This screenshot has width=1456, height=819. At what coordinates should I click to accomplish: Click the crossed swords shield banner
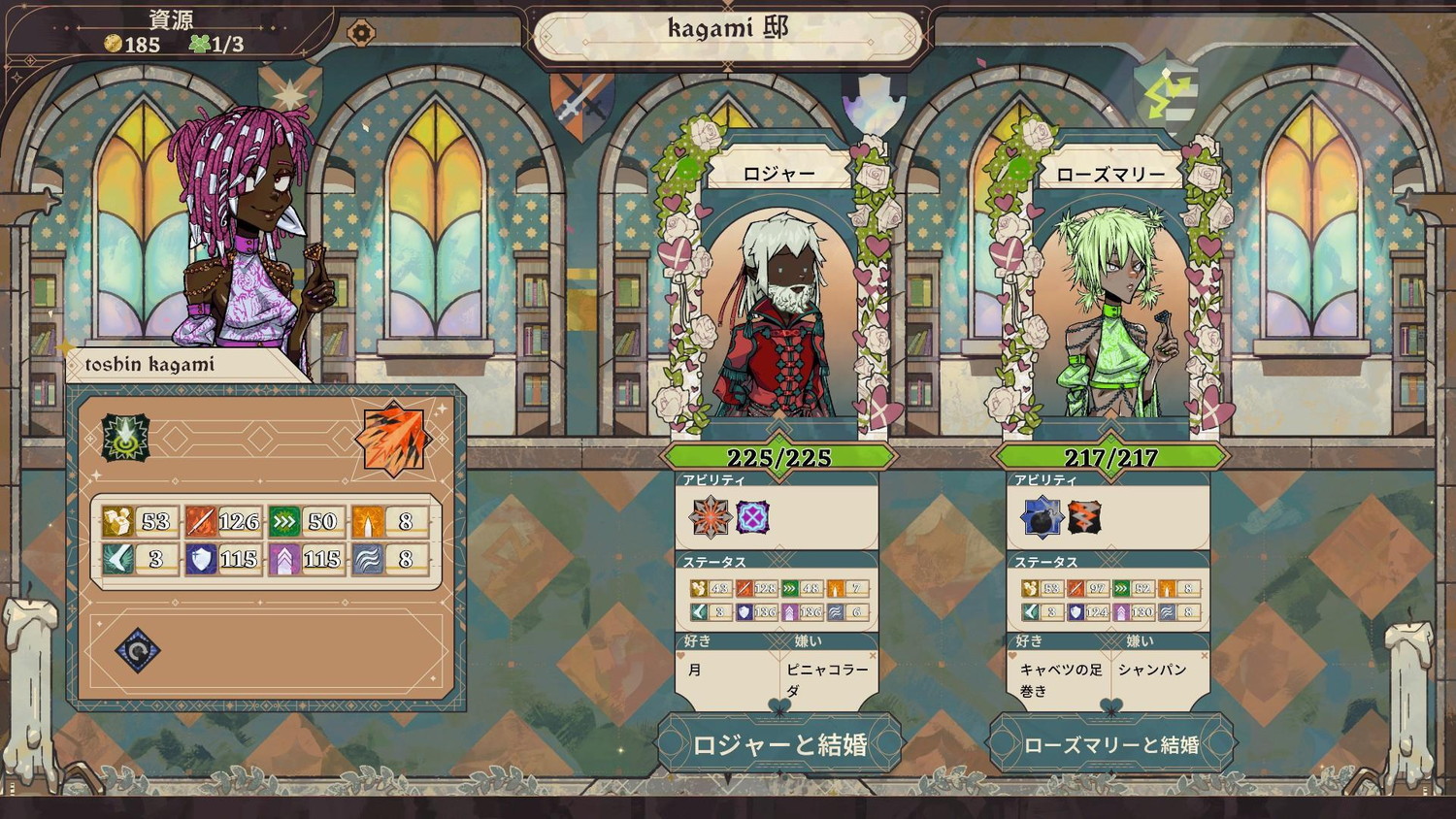coord(581,102)
